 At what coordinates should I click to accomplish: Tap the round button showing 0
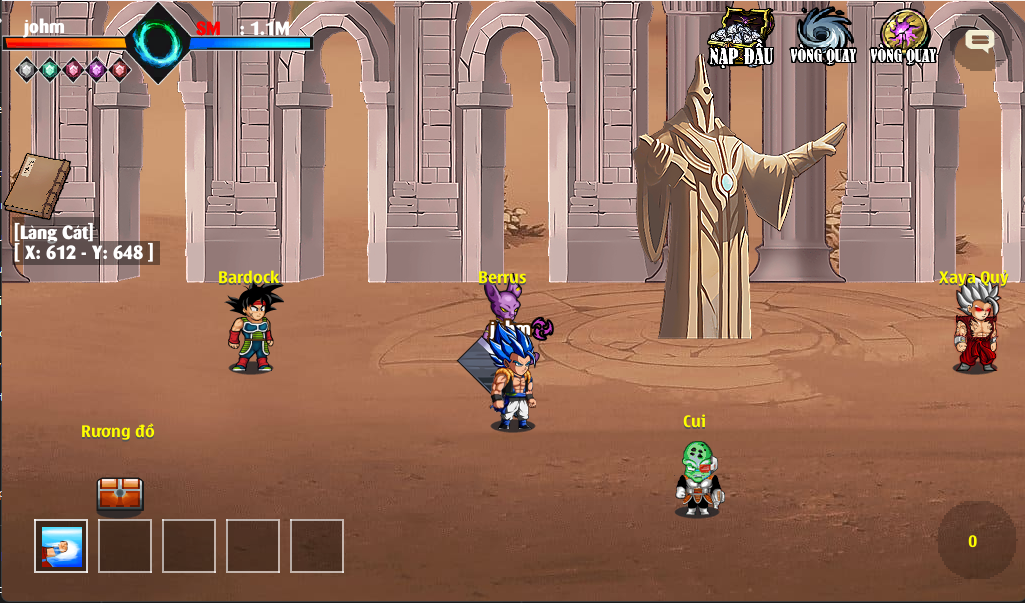coord(975,541)
